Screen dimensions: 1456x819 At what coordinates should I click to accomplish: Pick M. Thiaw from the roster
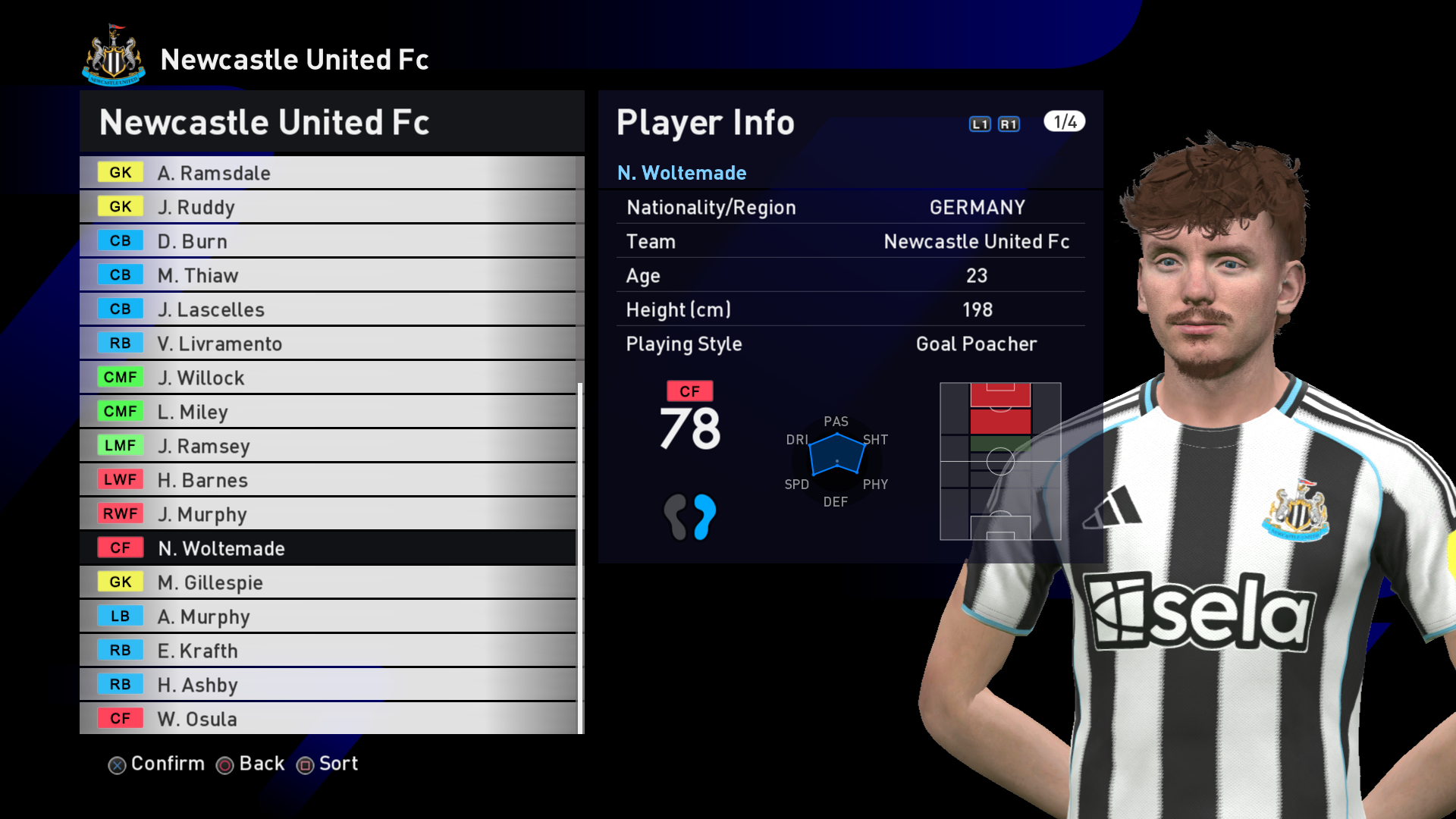(x=328, y=275)
